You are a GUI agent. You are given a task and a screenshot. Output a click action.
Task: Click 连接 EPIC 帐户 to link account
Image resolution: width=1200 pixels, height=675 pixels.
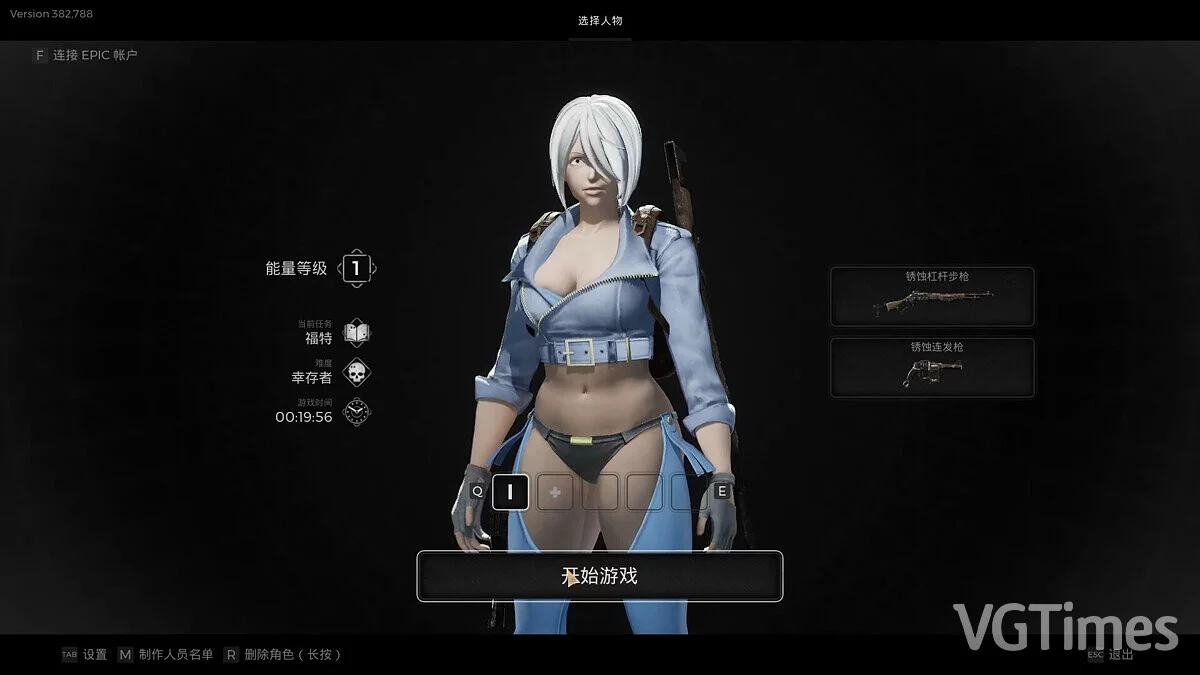click(x=95, y=55)
